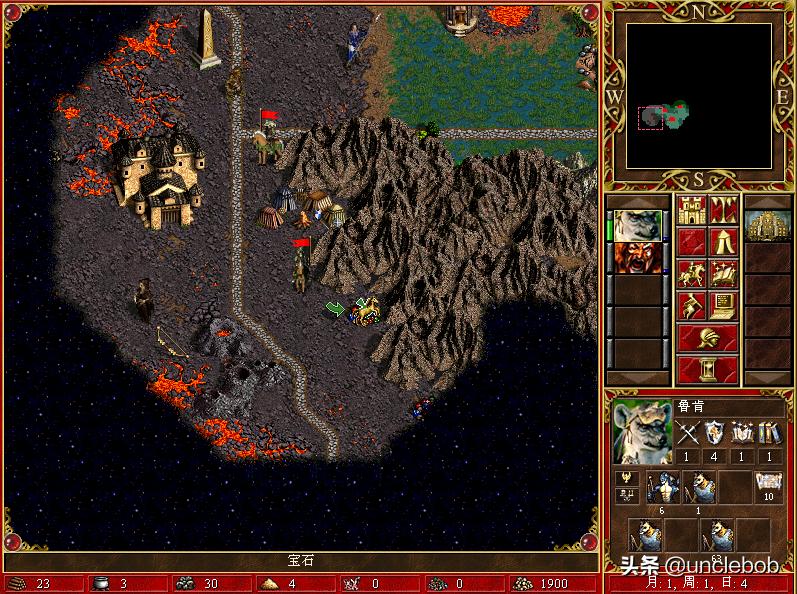Toggle the underground/surface view button
Image resolution: width=797 pixels, height=594 pixels.
point(723,211)
